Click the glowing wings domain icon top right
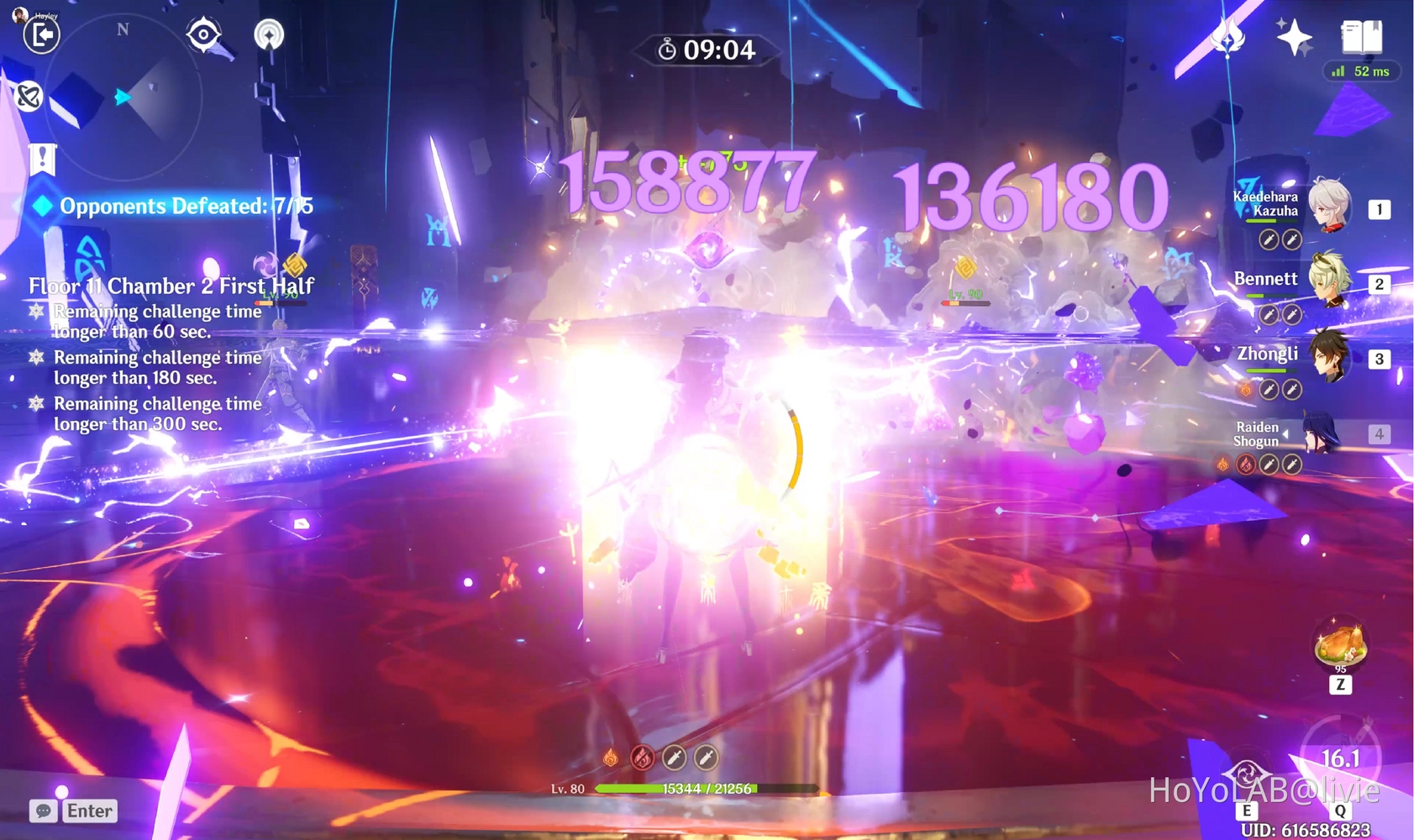This screenshot has height=840, width=1414. coord(1226,37)
